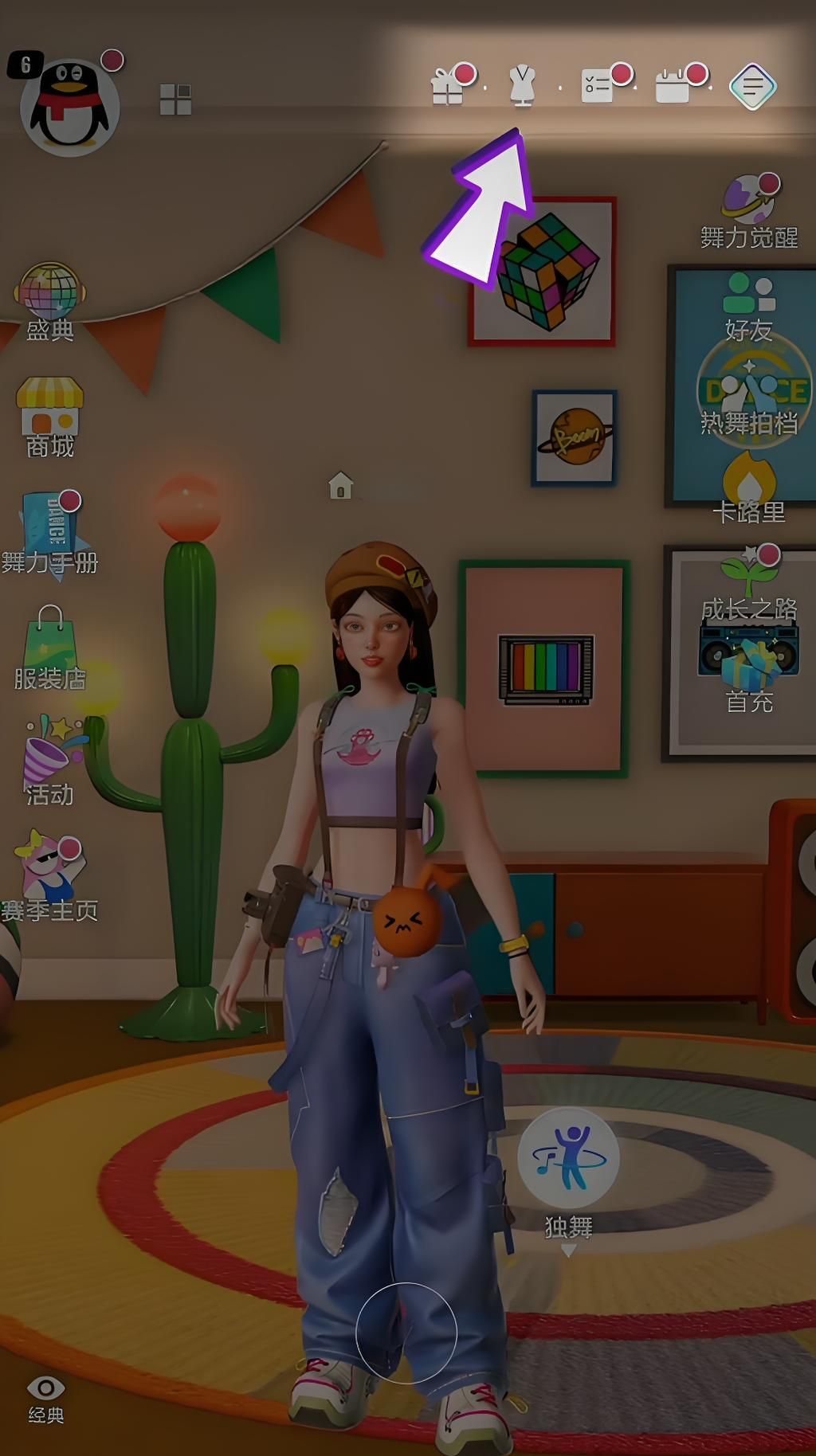Screen dimensions: 816x1456
Task: Open the 盛典 gala event
Action: (x=49, y=301)
